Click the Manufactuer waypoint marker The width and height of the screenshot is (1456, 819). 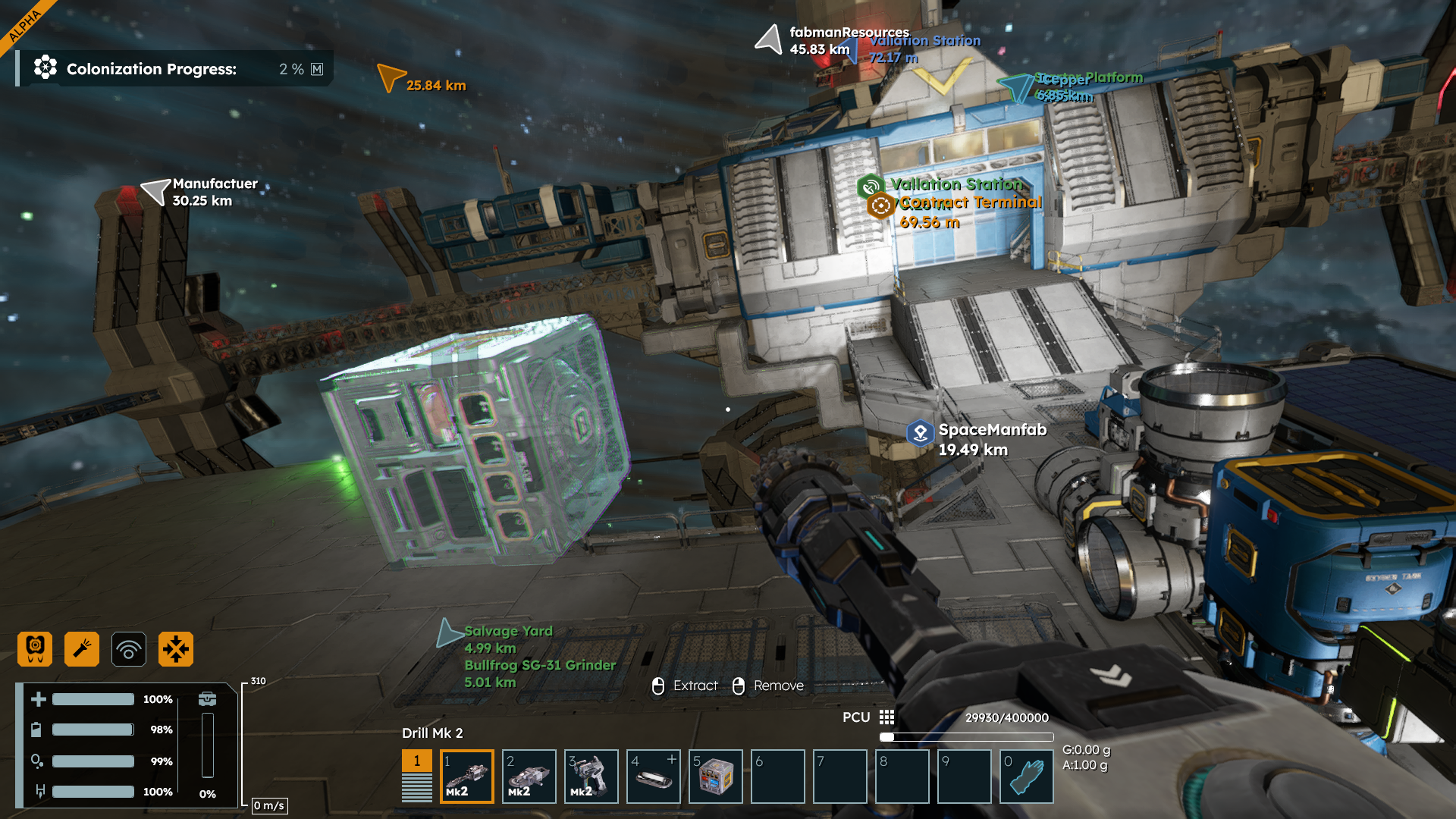tap(155, 191)
